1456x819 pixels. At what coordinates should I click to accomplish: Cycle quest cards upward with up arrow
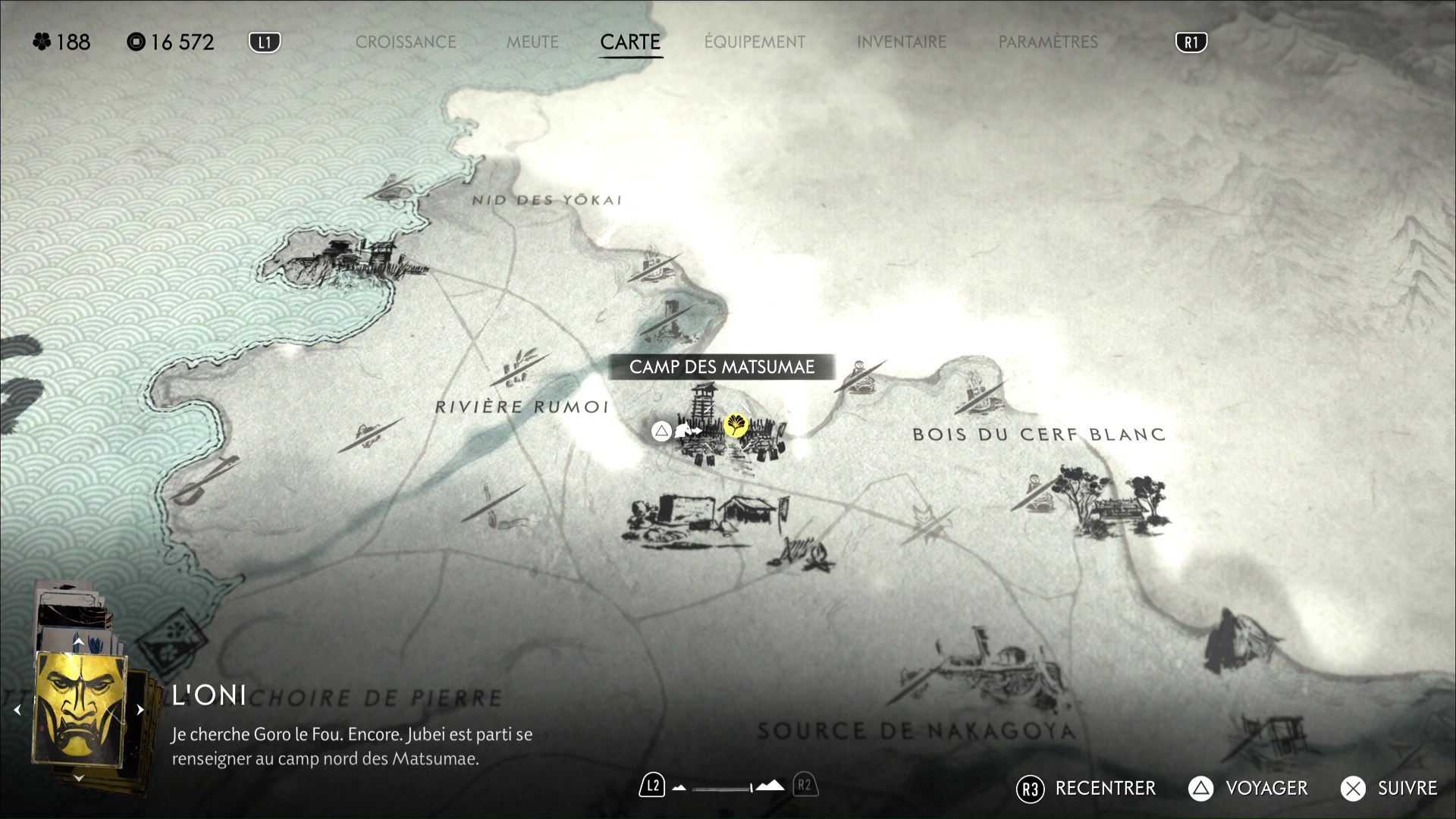[78, 642]
